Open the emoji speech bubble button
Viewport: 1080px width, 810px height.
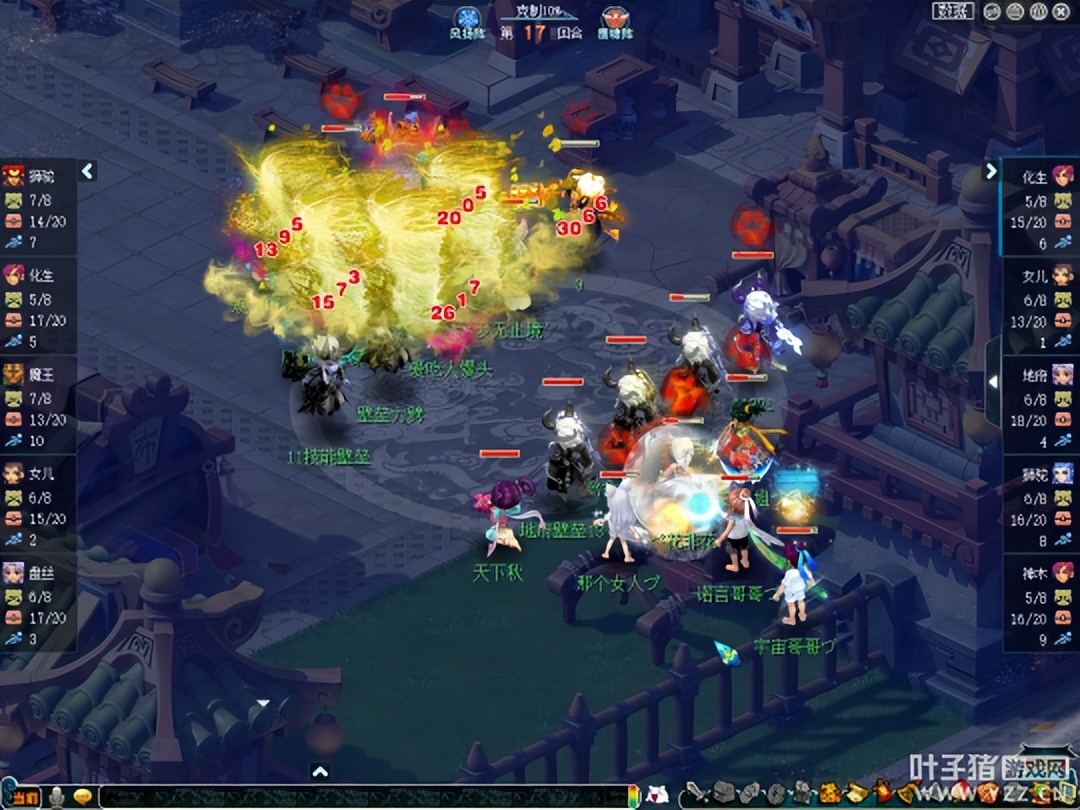(83, 797)
